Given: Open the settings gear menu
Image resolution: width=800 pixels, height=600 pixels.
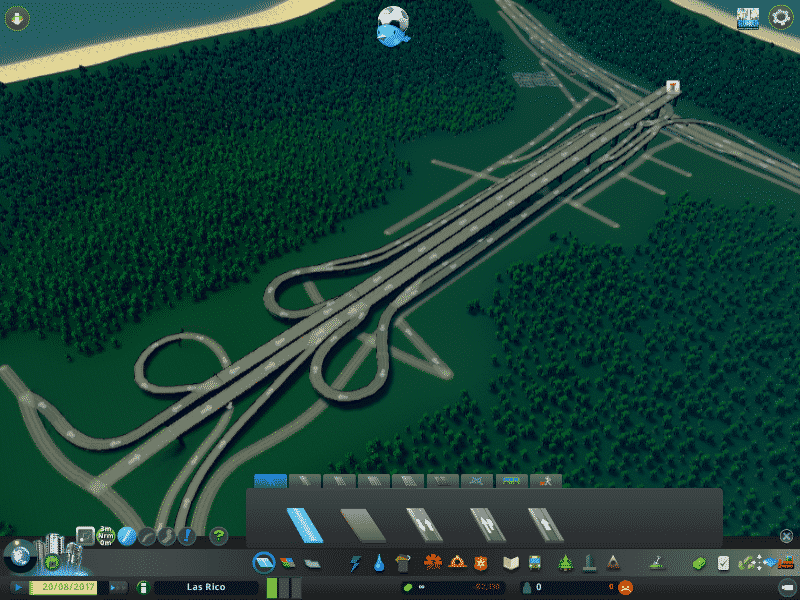Looking at the screenshot, I should 779,17.
